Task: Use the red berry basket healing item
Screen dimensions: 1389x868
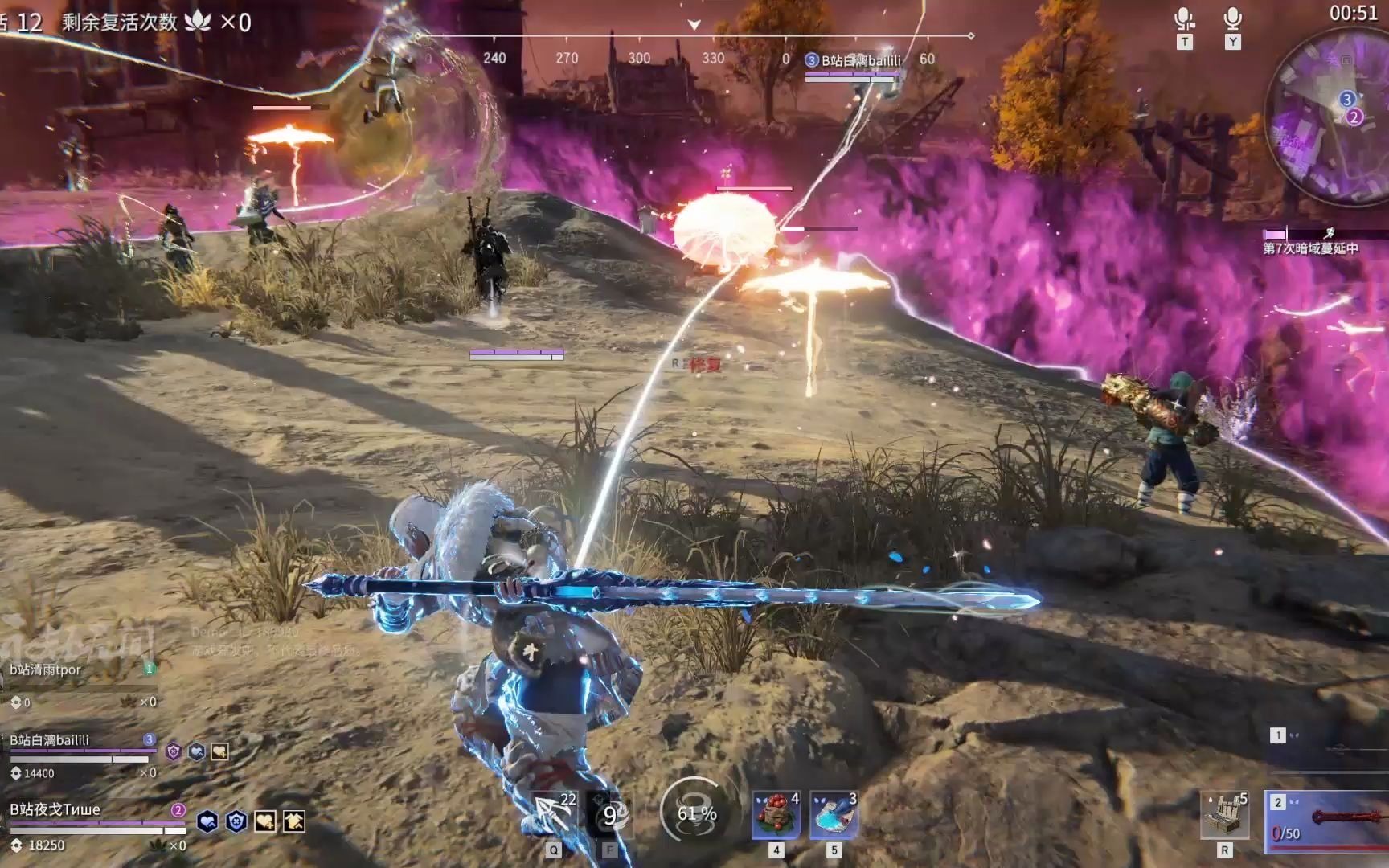Action: coord(776,815)
